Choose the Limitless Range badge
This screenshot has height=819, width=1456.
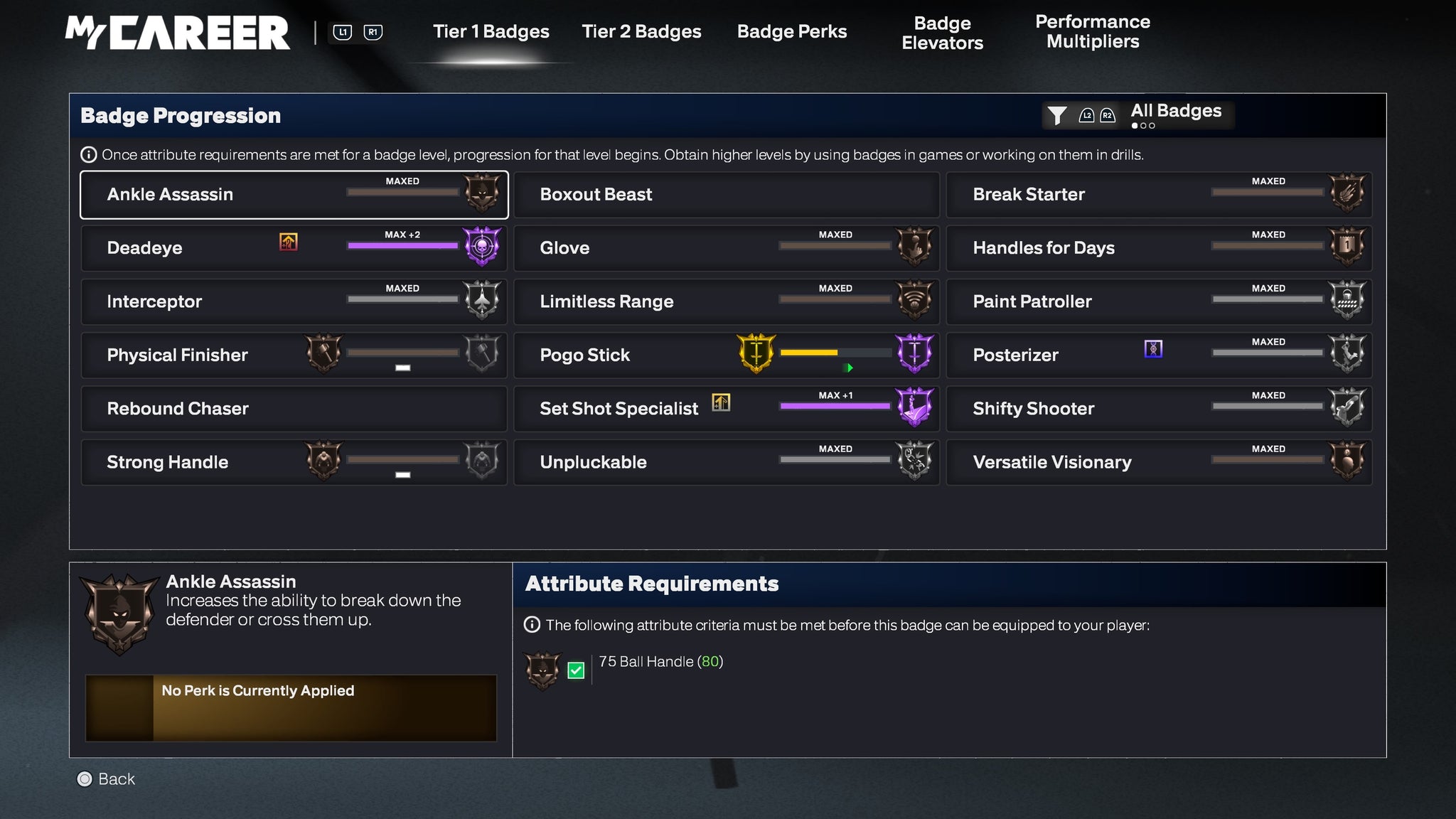[726, 301]
